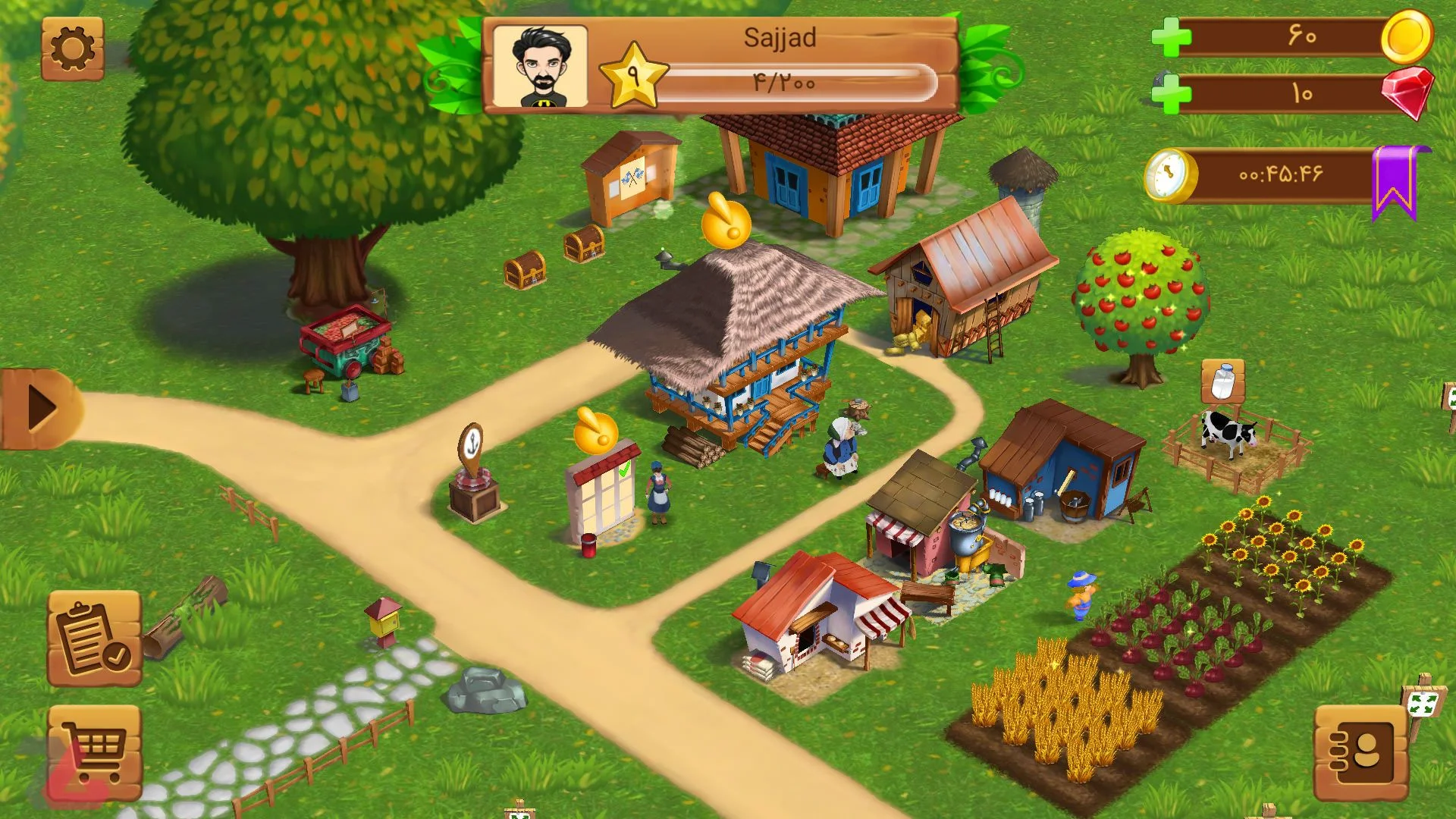The height and width of the screenshot is (819, 1456).
Task: Open the clipboard tasks list
Action: 95,639
